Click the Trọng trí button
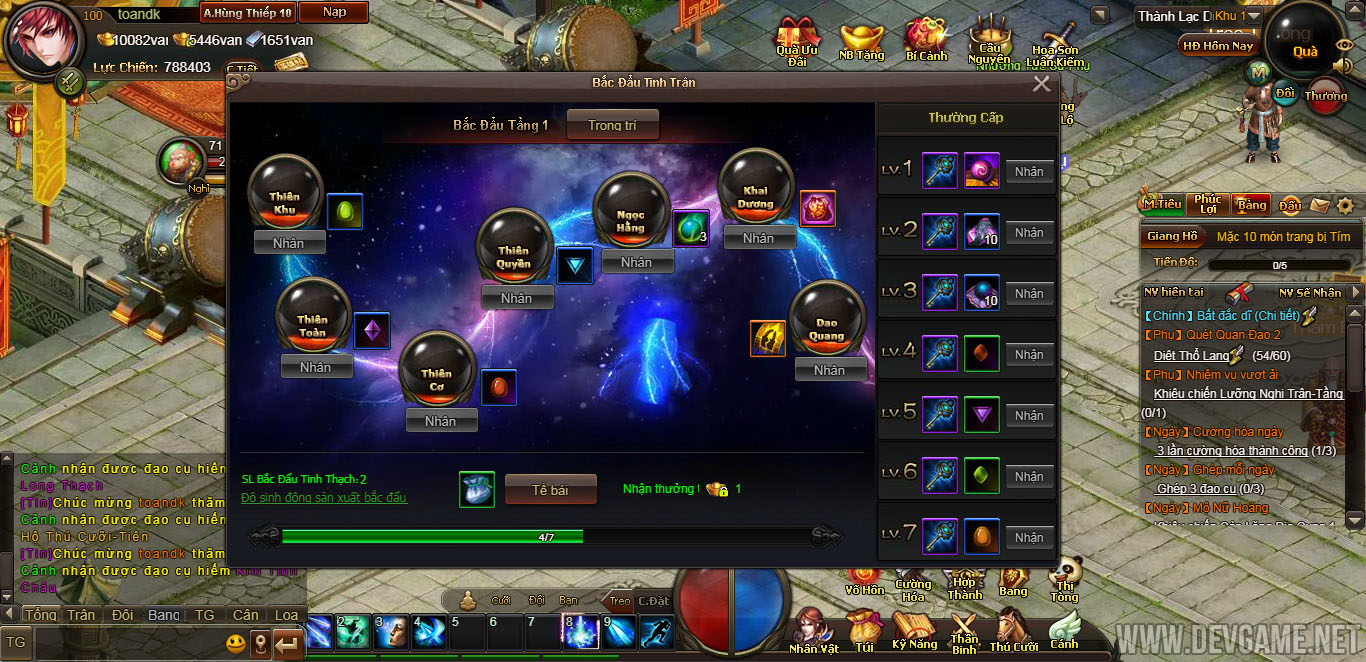Image resolution: width=1366 pixels, height=662 pixels. click(x=612, y=125)
